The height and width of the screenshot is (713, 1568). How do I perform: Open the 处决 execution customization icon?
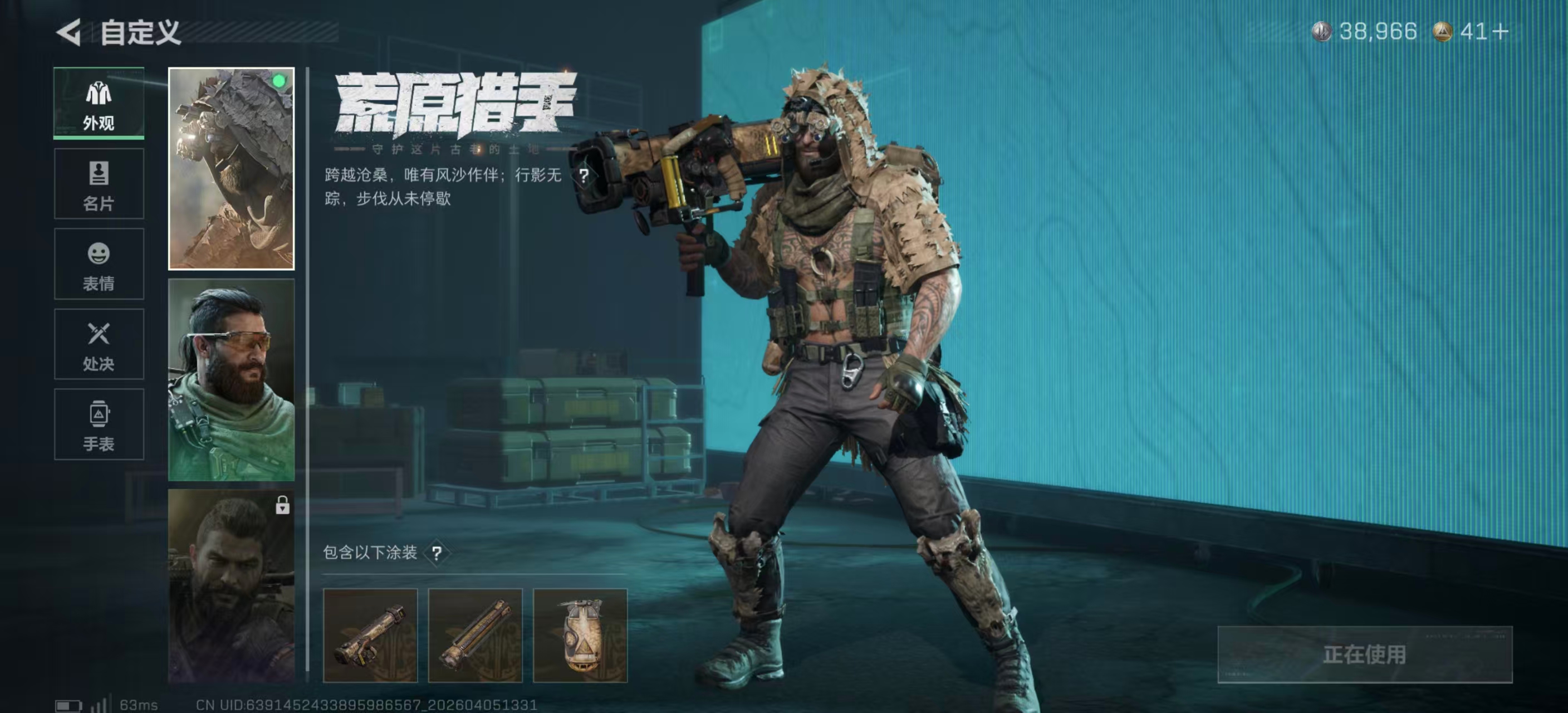click(99, 345)
